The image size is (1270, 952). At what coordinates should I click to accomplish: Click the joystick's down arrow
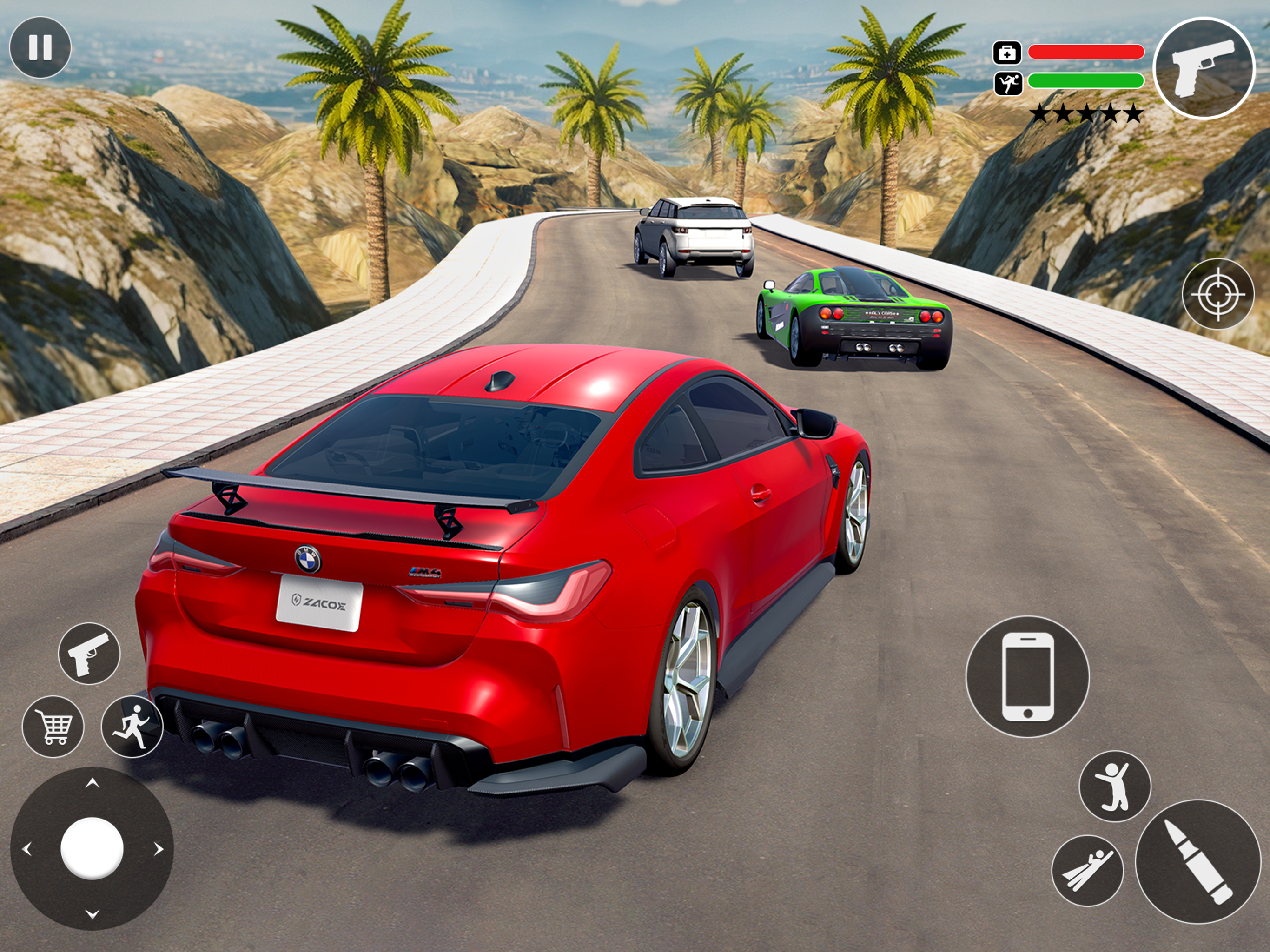92,914
